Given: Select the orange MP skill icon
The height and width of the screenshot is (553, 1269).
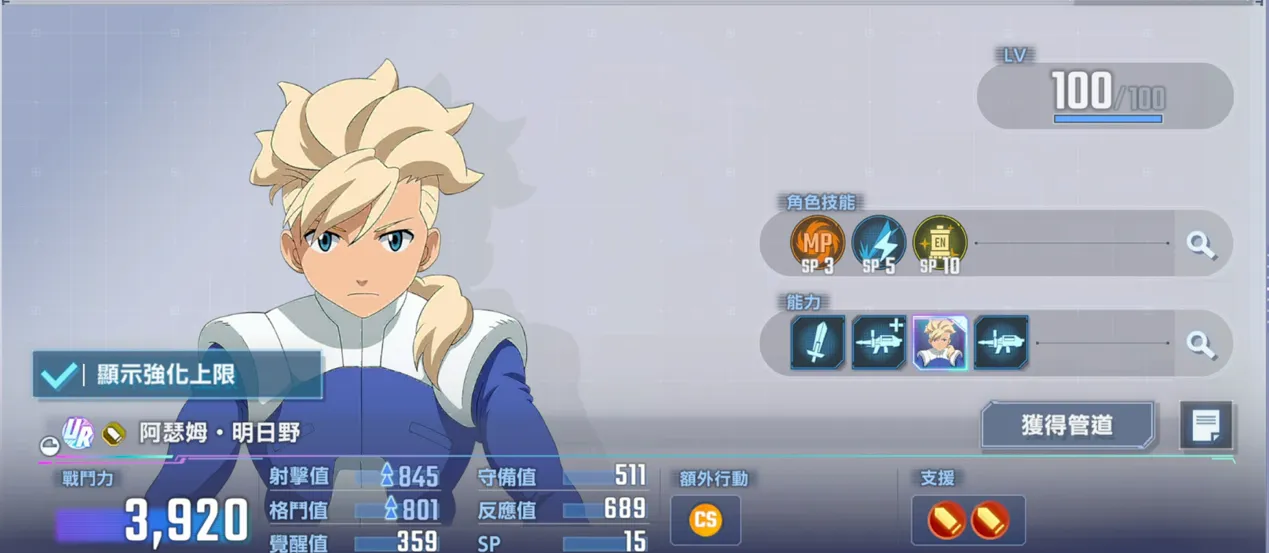Looking at the screenshot, I should pyautogui.click(x=817, y=243).
